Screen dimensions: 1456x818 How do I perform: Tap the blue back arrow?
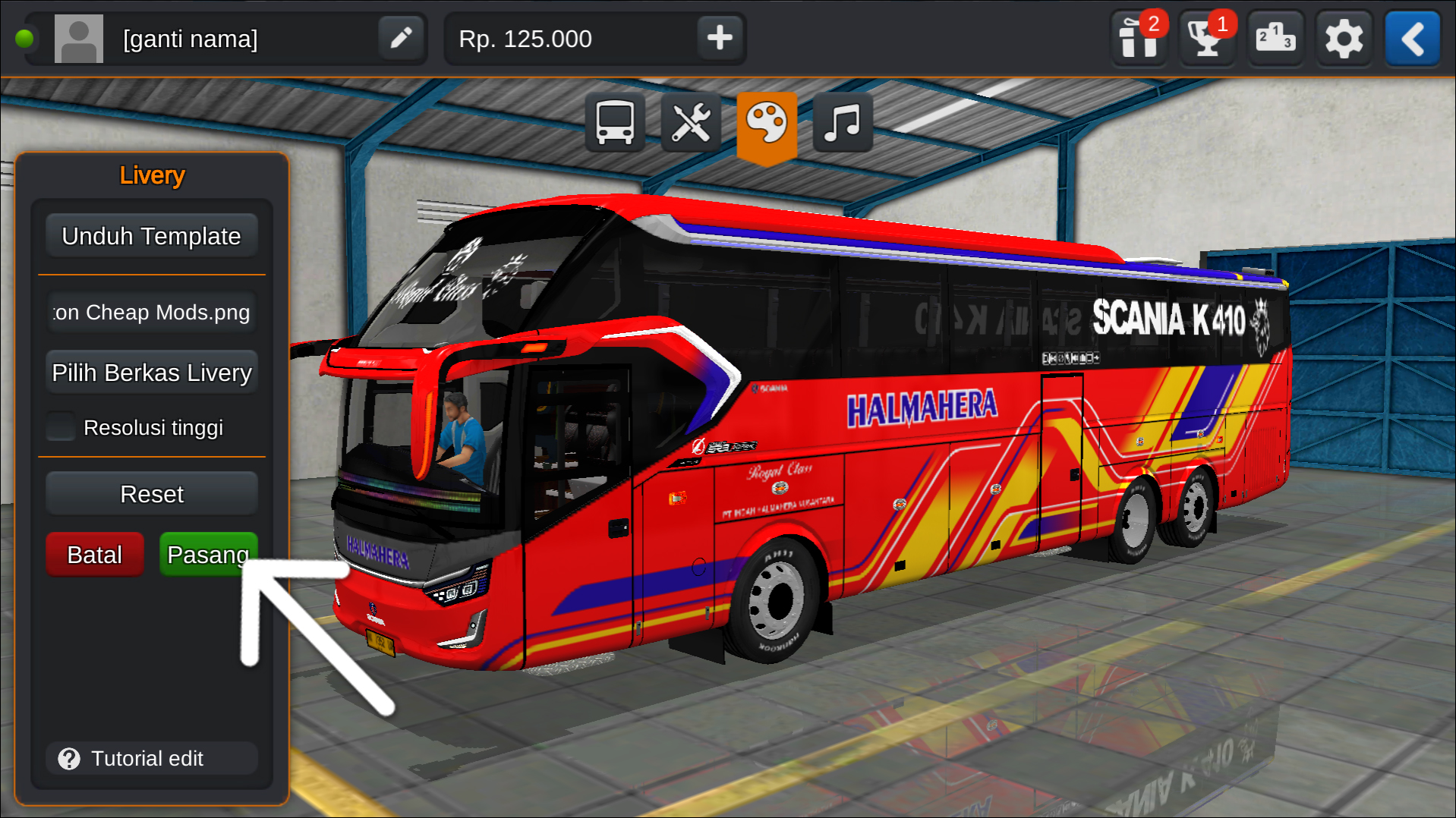point(1410,38)
